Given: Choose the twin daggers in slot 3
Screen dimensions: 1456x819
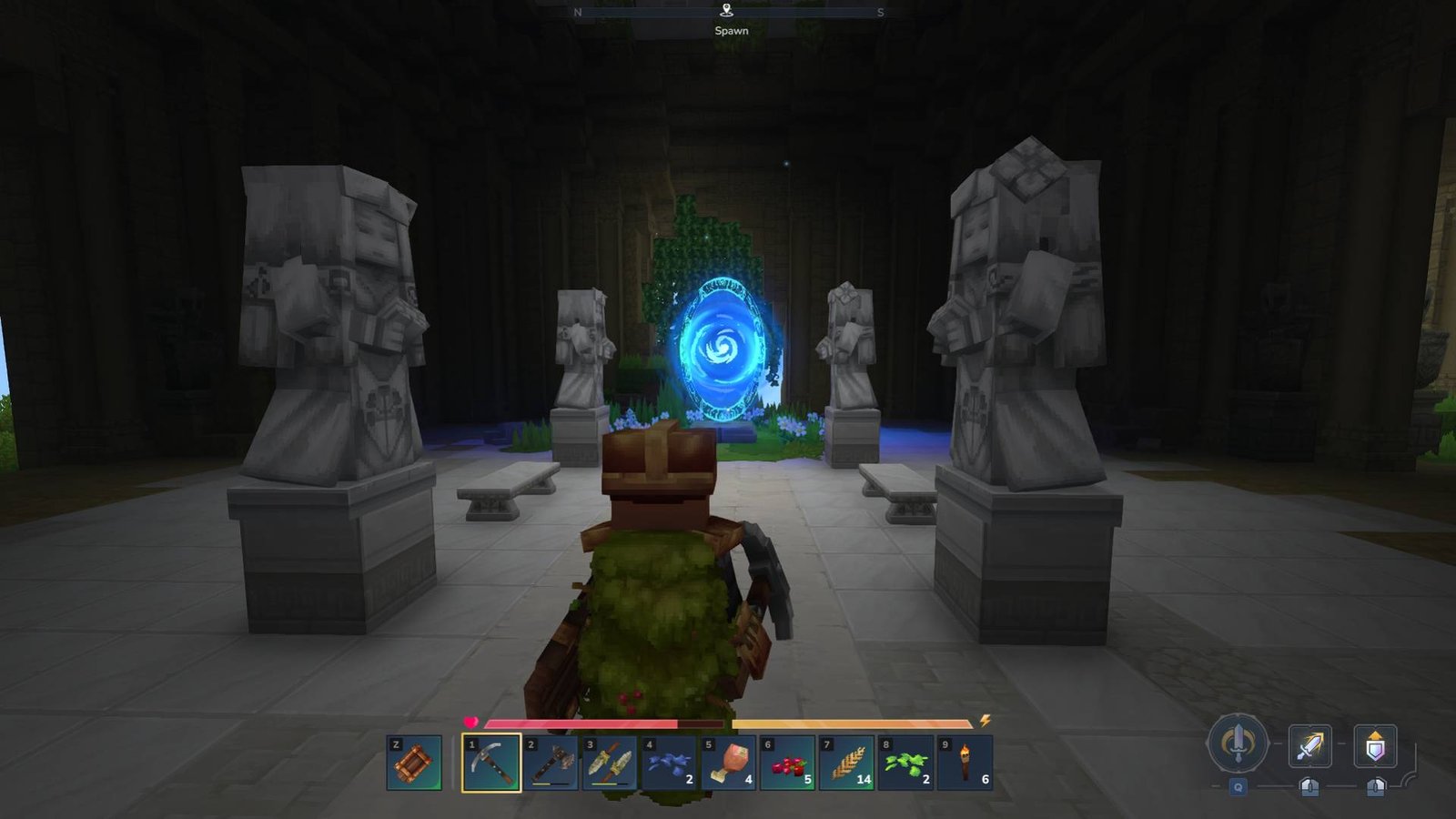Looking at the screenshot, I should click(610, 763).
